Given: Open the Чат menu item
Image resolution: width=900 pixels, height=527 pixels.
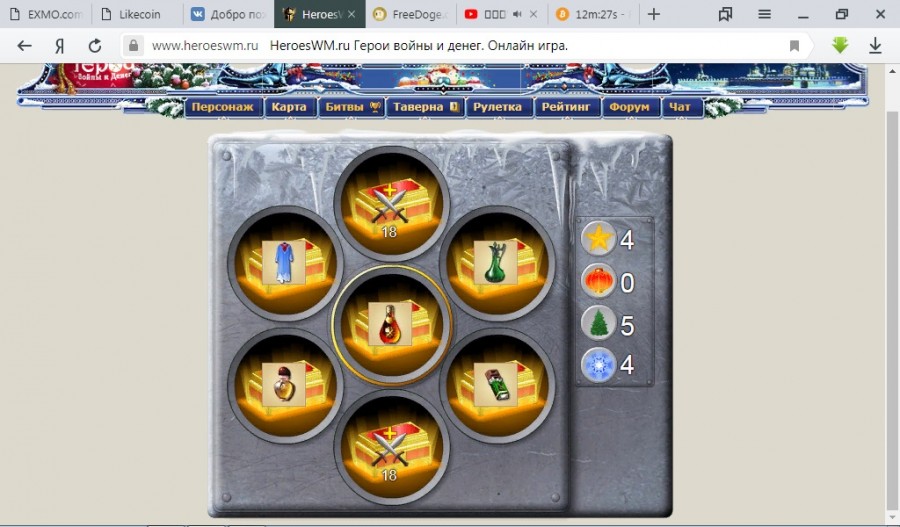Looking at the screenshot, I should tap(680, 107).
